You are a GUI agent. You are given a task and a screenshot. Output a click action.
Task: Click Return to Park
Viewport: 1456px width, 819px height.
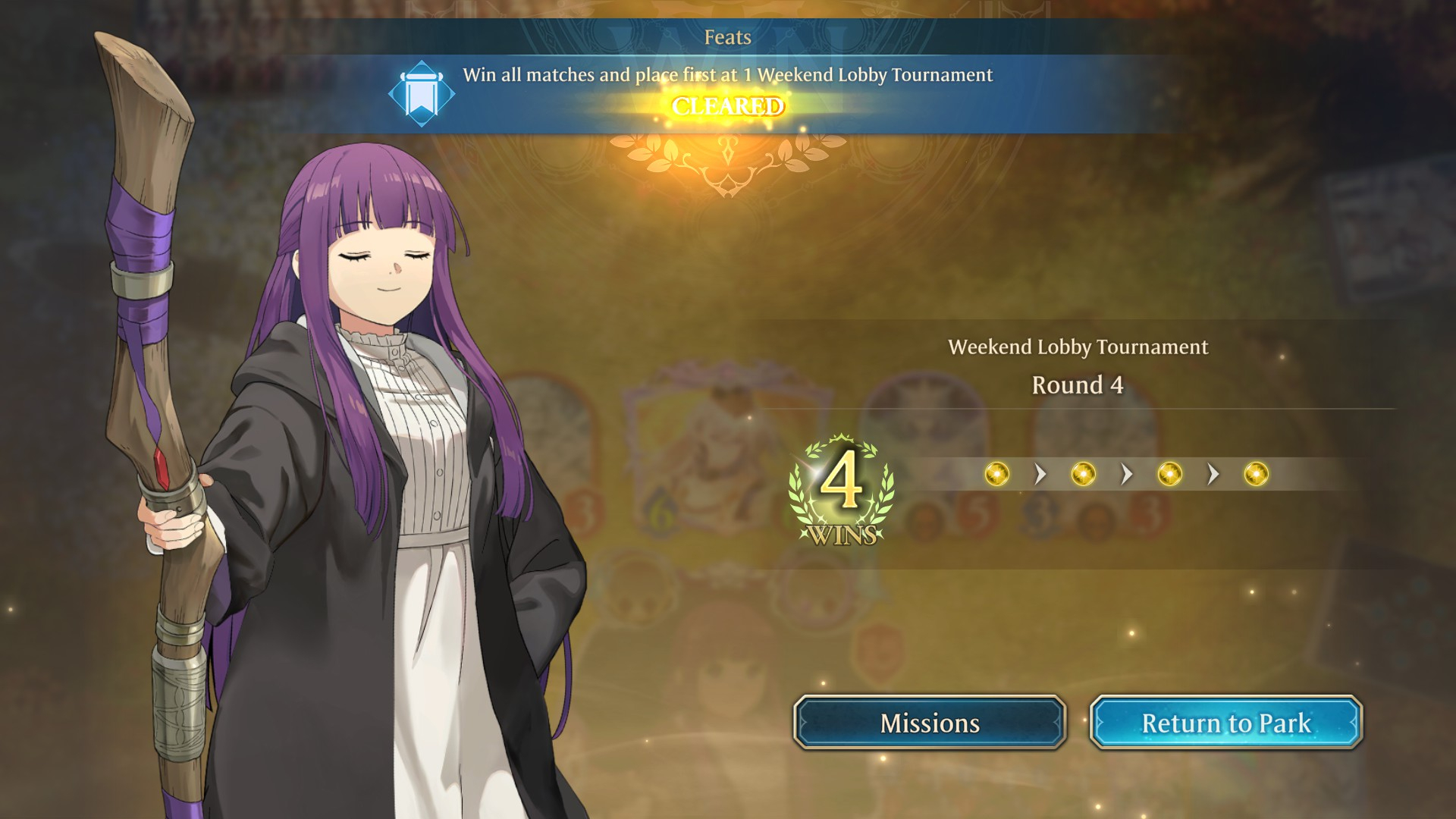click(x=1225, y=723)
